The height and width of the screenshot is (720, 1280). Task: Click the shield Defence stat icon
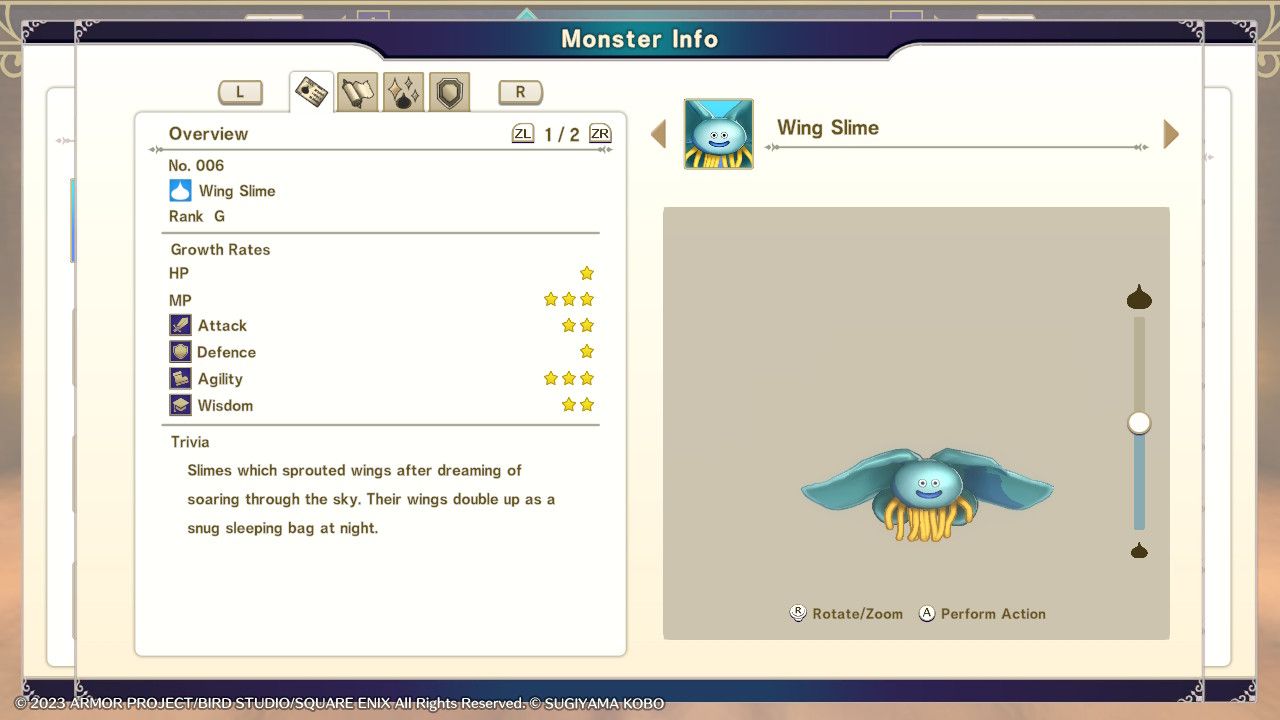(x=181, y=352)
